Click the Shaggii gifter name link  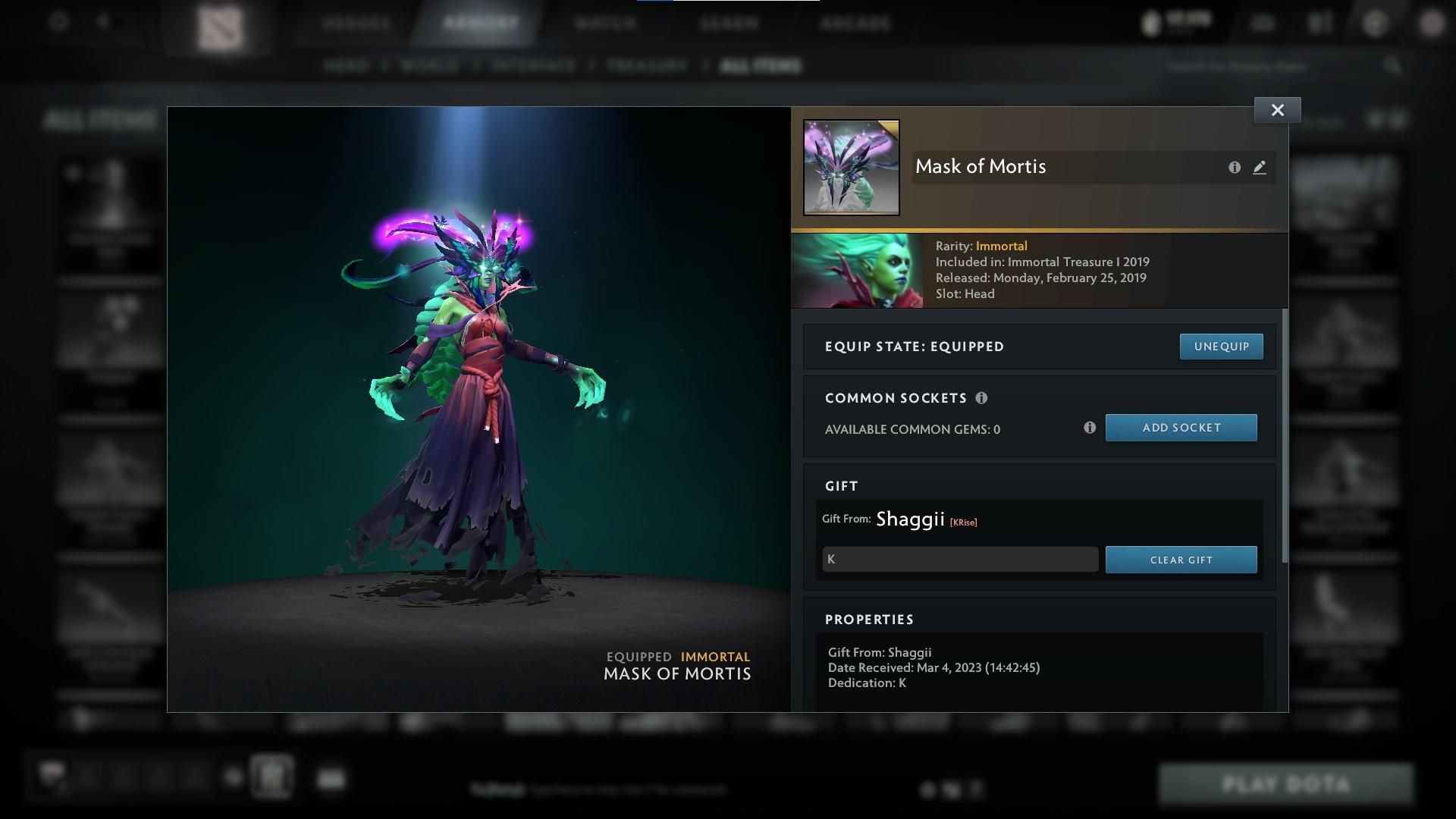909,519
